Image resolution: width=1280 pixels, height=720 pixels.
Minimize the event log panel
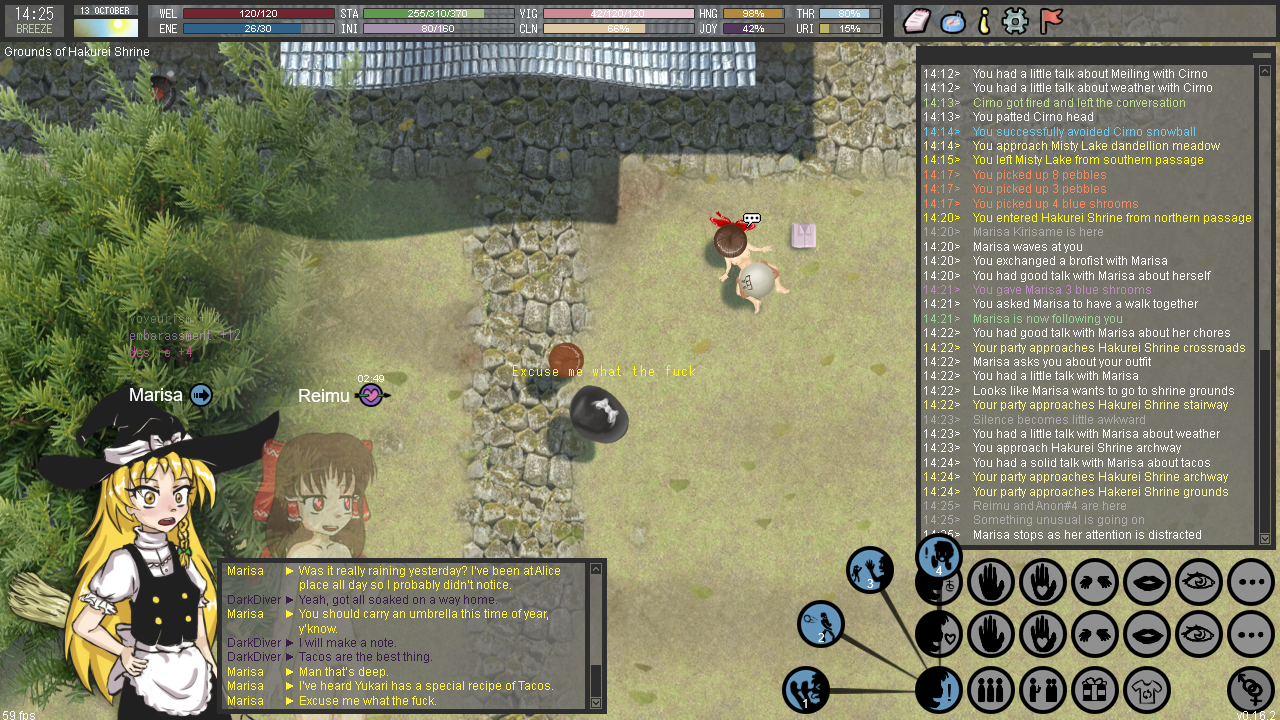(1262, 55)
